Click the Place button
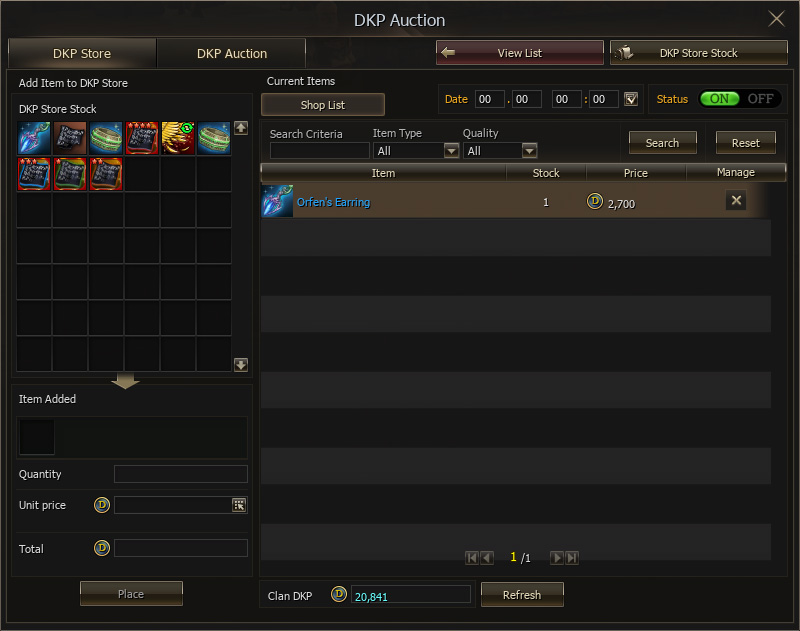Viewport: 800px width, 631px height. tap(131, 594)
